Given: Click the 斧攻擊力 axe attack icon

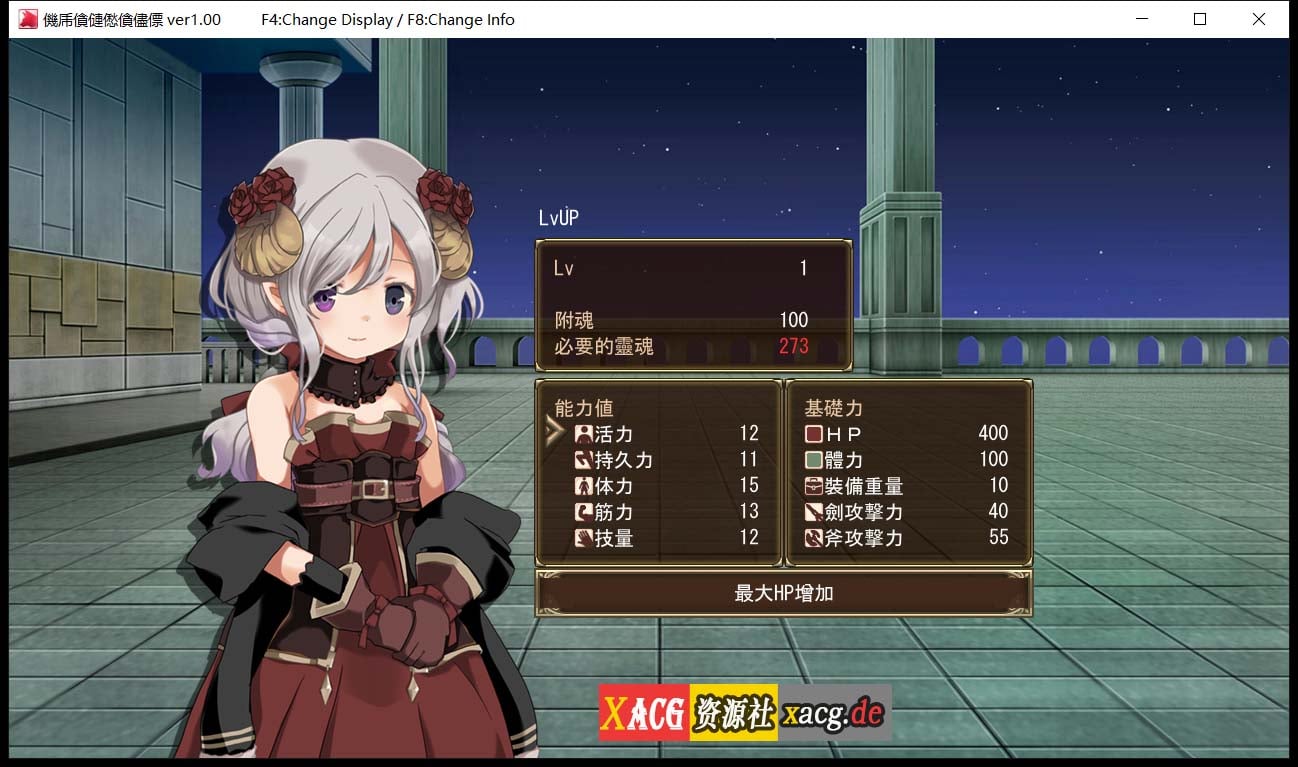Looking at the screenshot, I should [812, 538].
